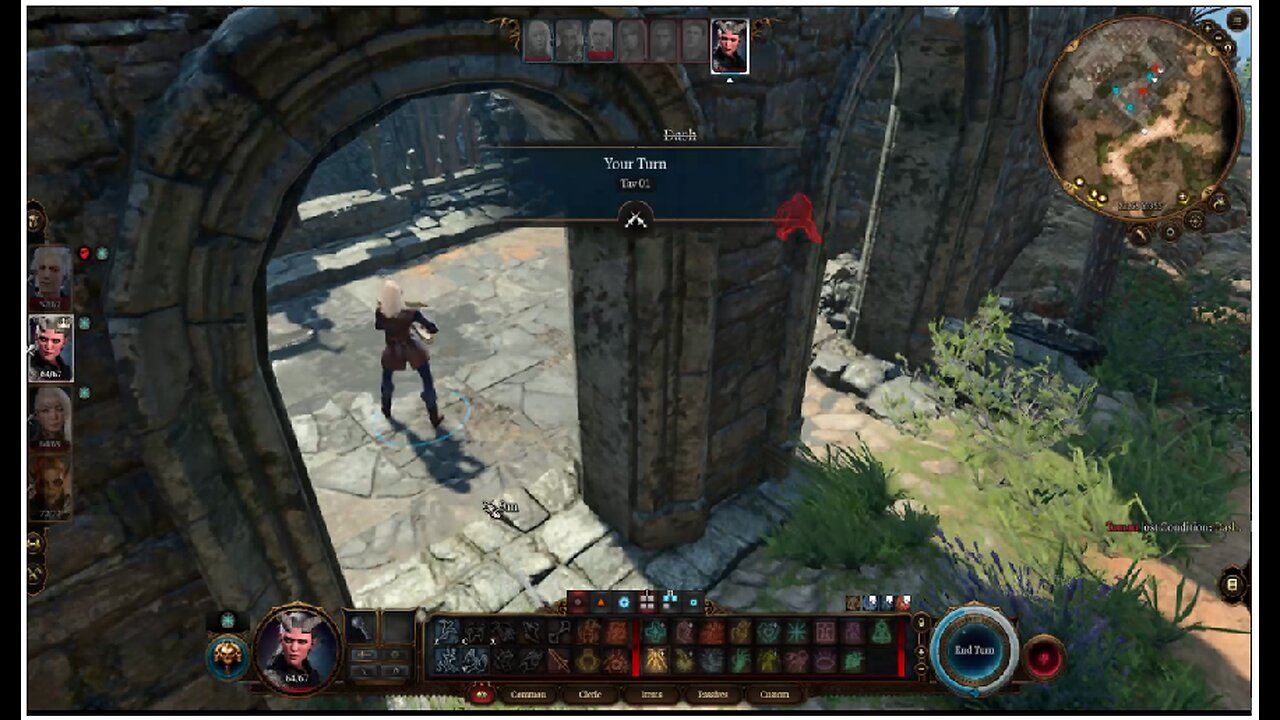Viewport: 1280px width, 720px height.
Task: Select the horned character portrait in party list
Action: [x=50, y=348]
